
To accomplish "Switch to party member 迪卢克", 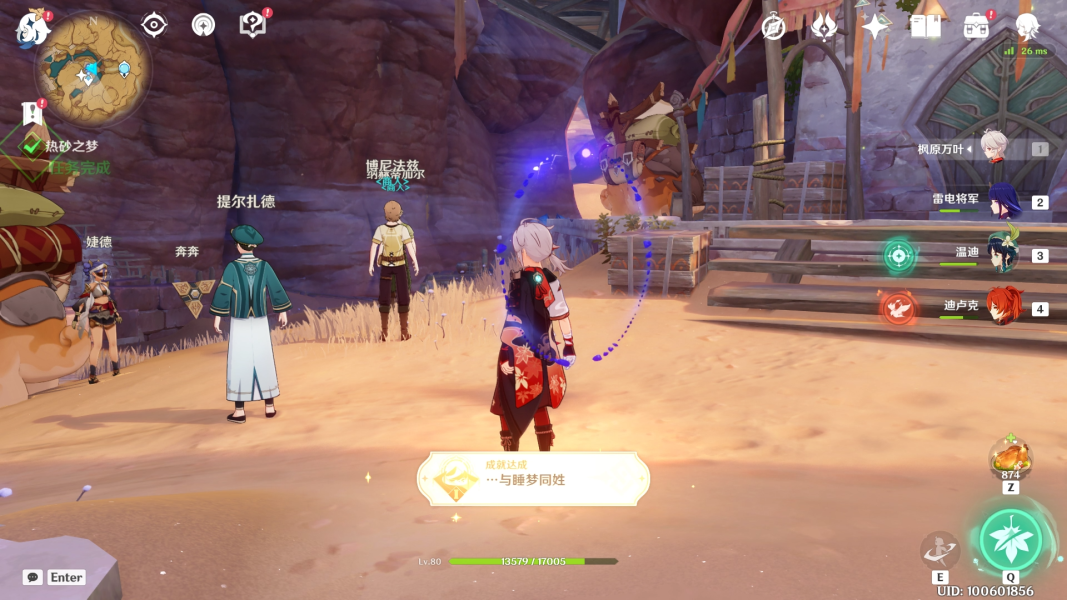I will [1003, 307].
